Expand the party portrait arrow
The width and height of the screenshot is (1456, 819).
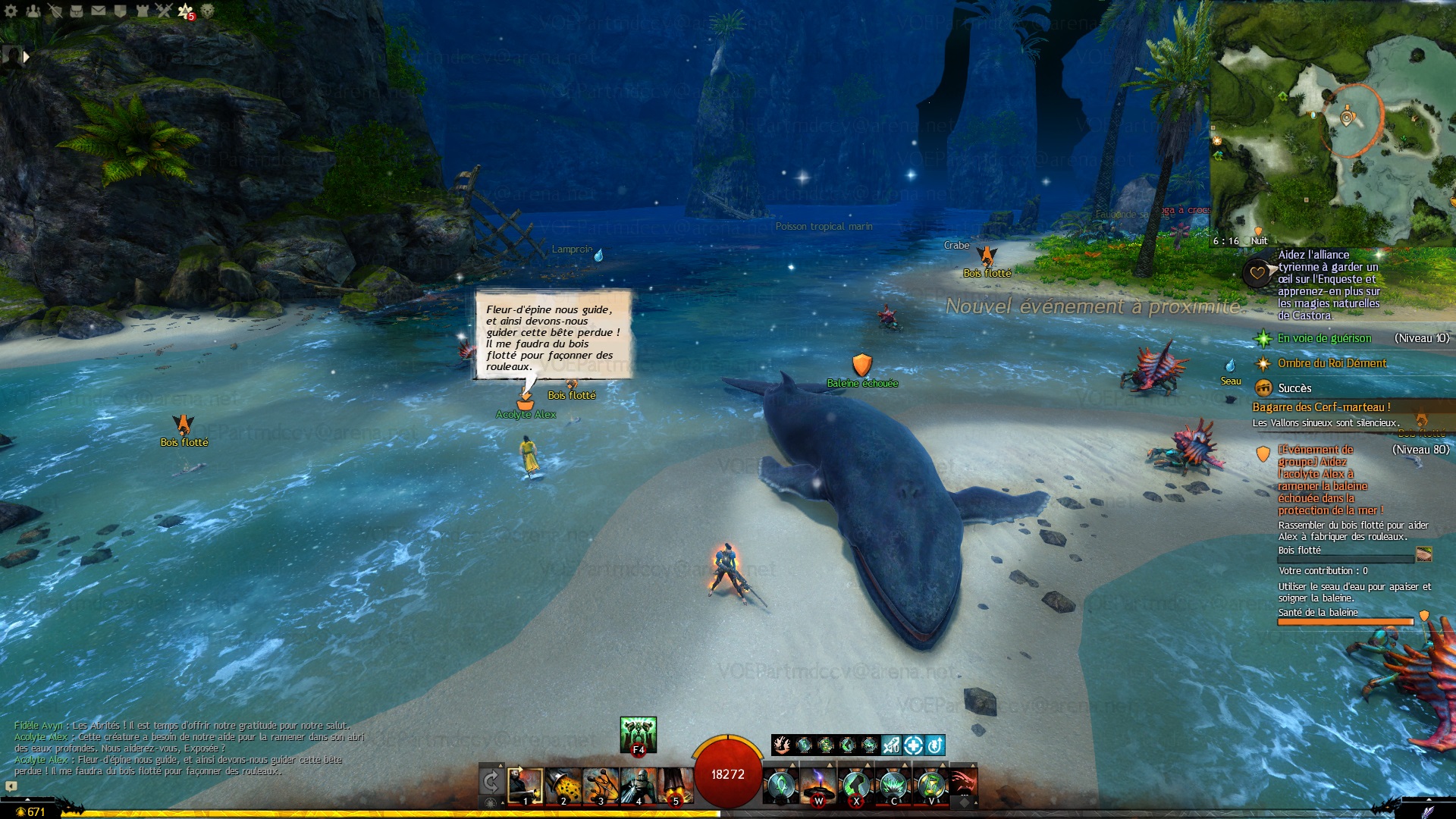27,56
